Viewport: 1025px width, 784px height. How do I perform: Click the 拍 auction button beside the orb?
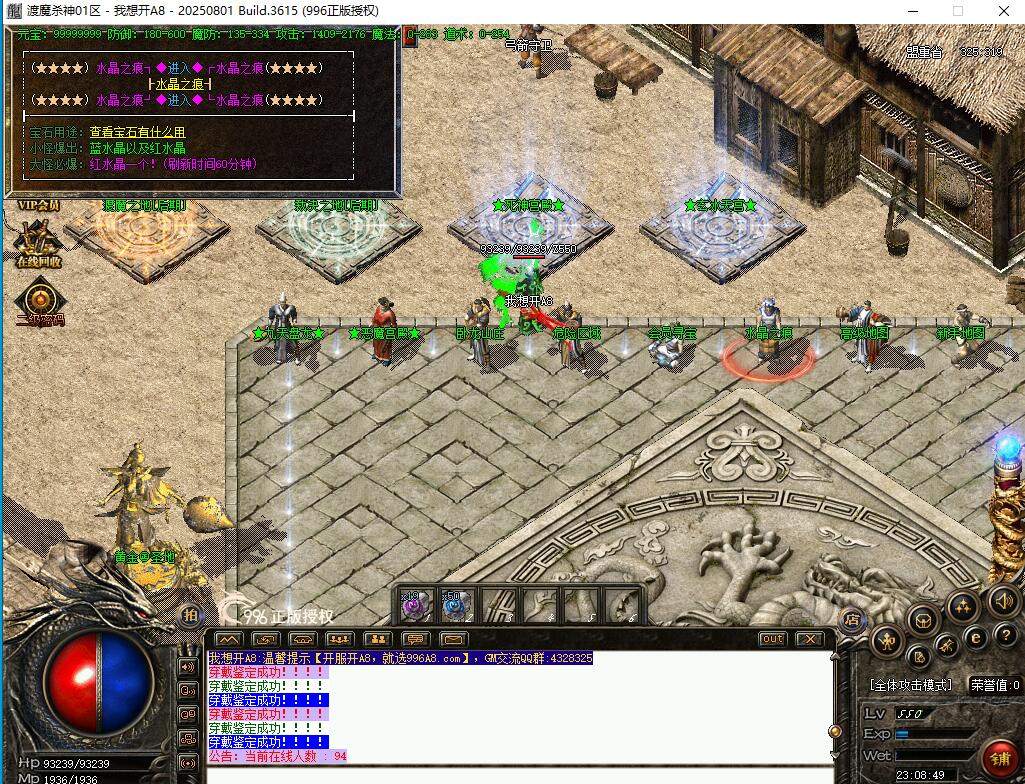[x=190, y=614]
